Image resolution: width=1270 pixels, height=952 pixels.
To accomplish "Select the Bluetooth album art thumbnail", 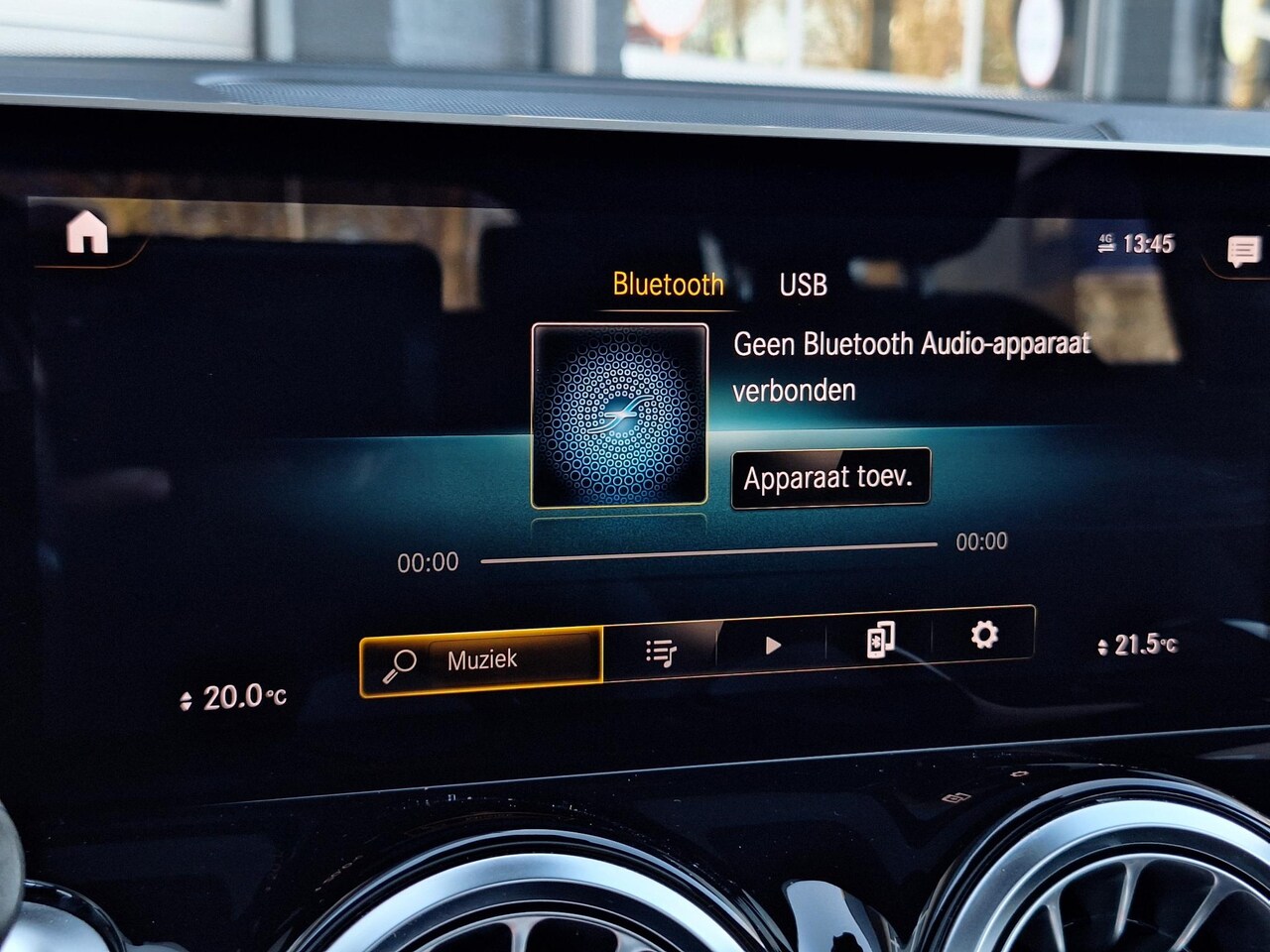I will tap(620, 415).
